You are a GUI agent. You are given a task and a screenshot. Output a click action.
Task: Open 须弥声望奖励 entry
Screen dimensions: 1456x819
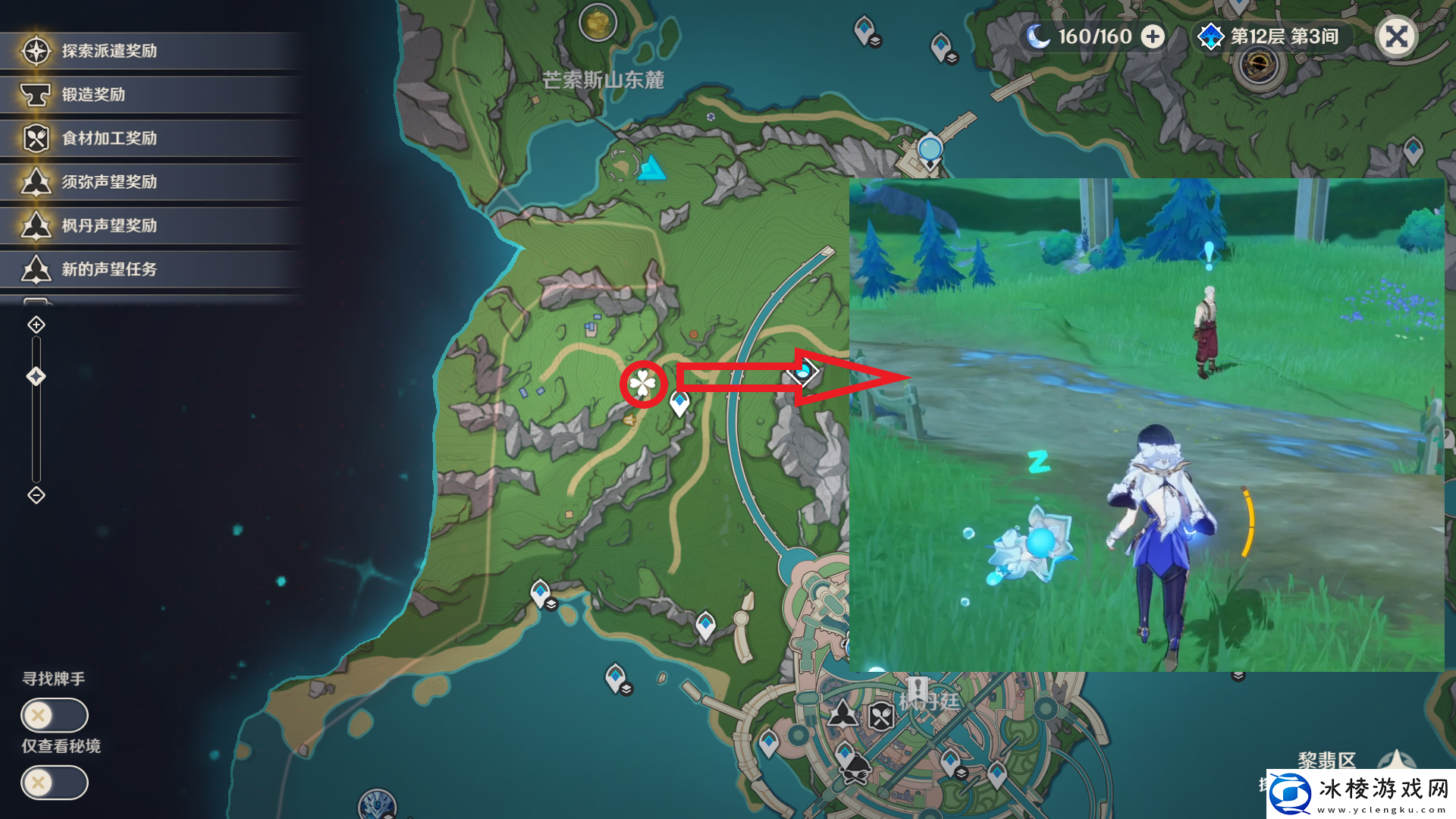pyautogui.click(x=109, y=182)
